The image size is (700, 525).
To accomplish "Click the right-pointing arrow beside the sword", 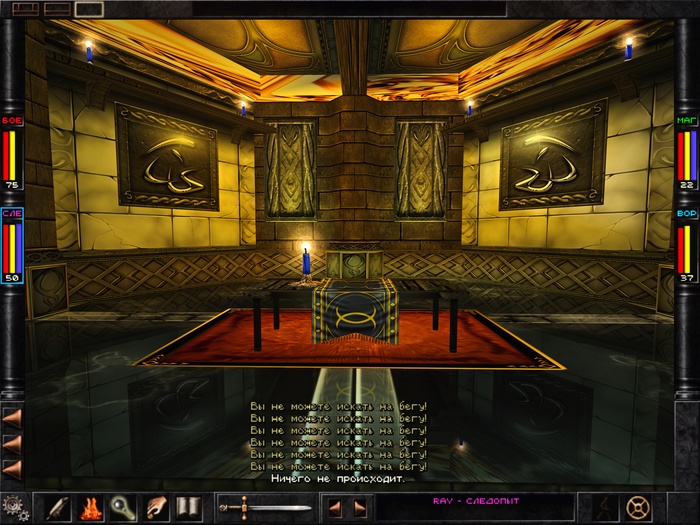I will coord(358,507).
